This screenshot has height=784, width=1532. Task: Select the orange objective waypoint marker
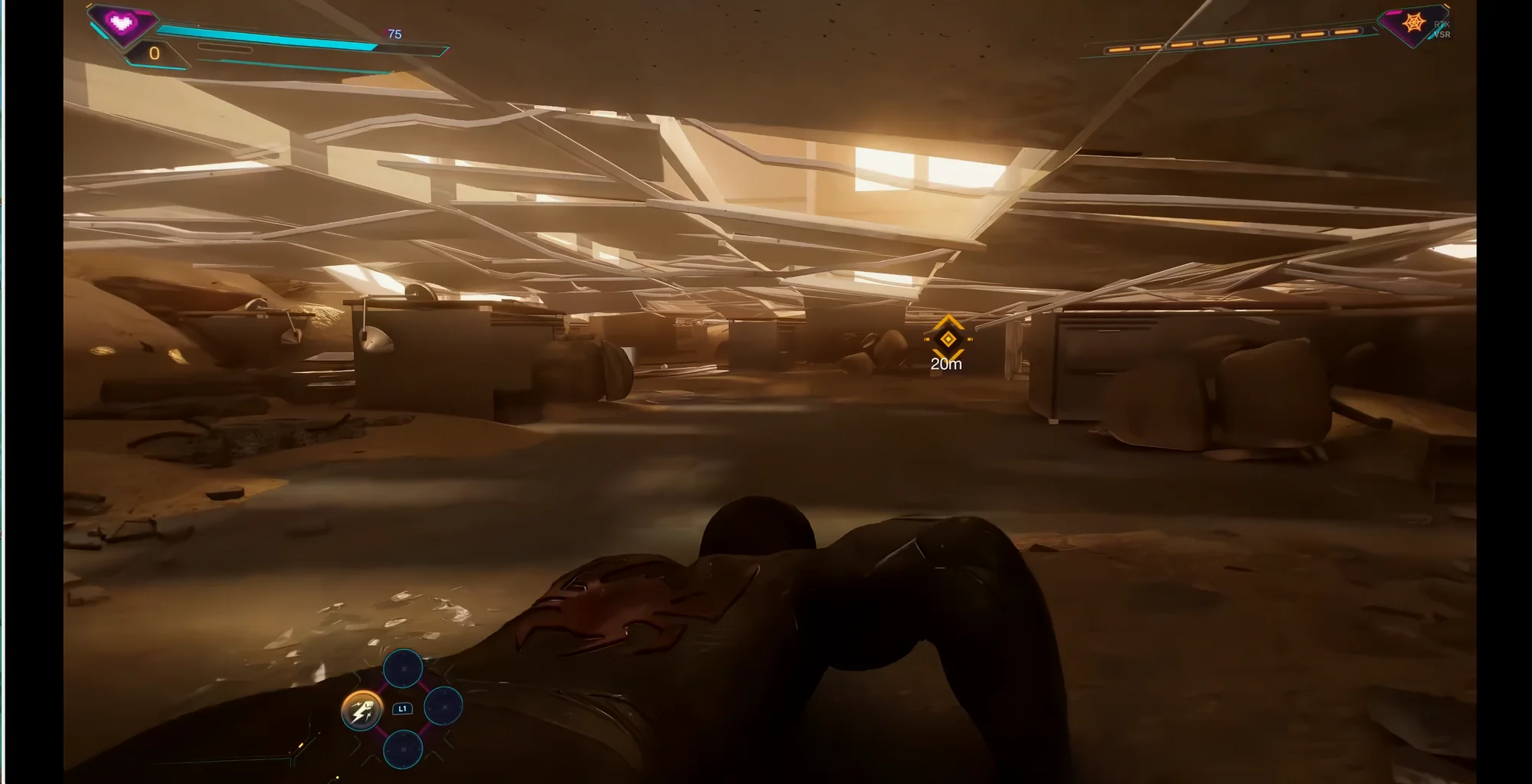(x=948, y=338)
